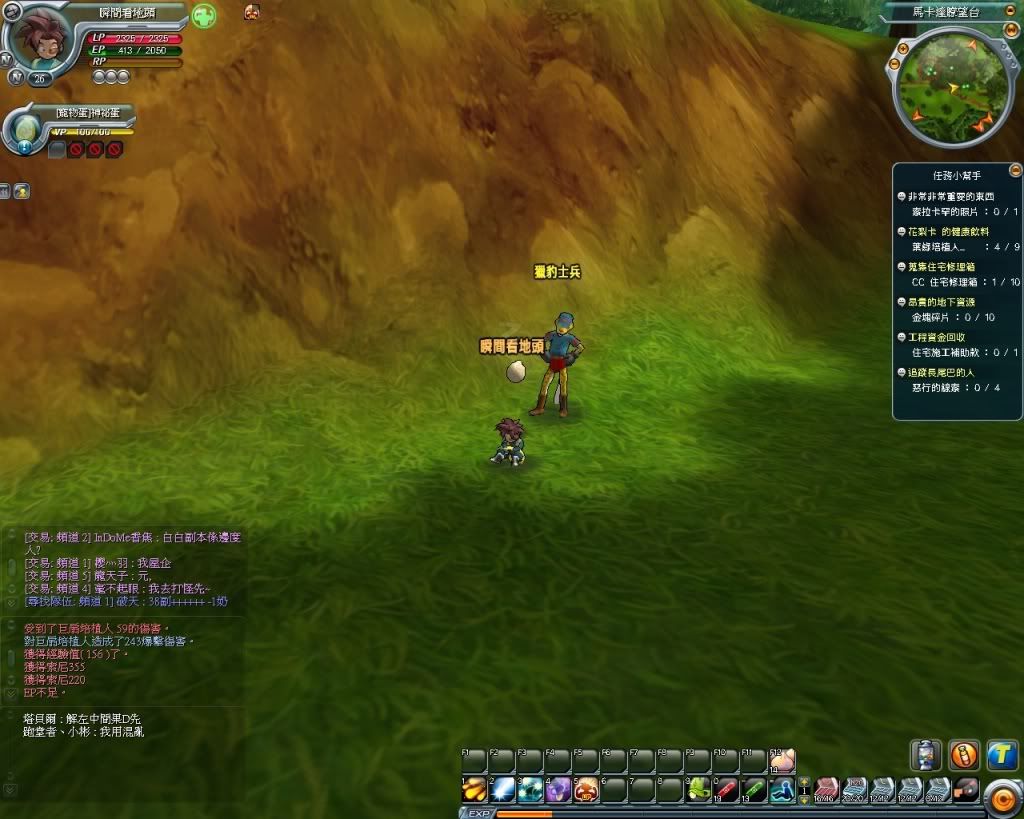
Task: Click the hotbar page-up arrow
Action: pos(804,782)
